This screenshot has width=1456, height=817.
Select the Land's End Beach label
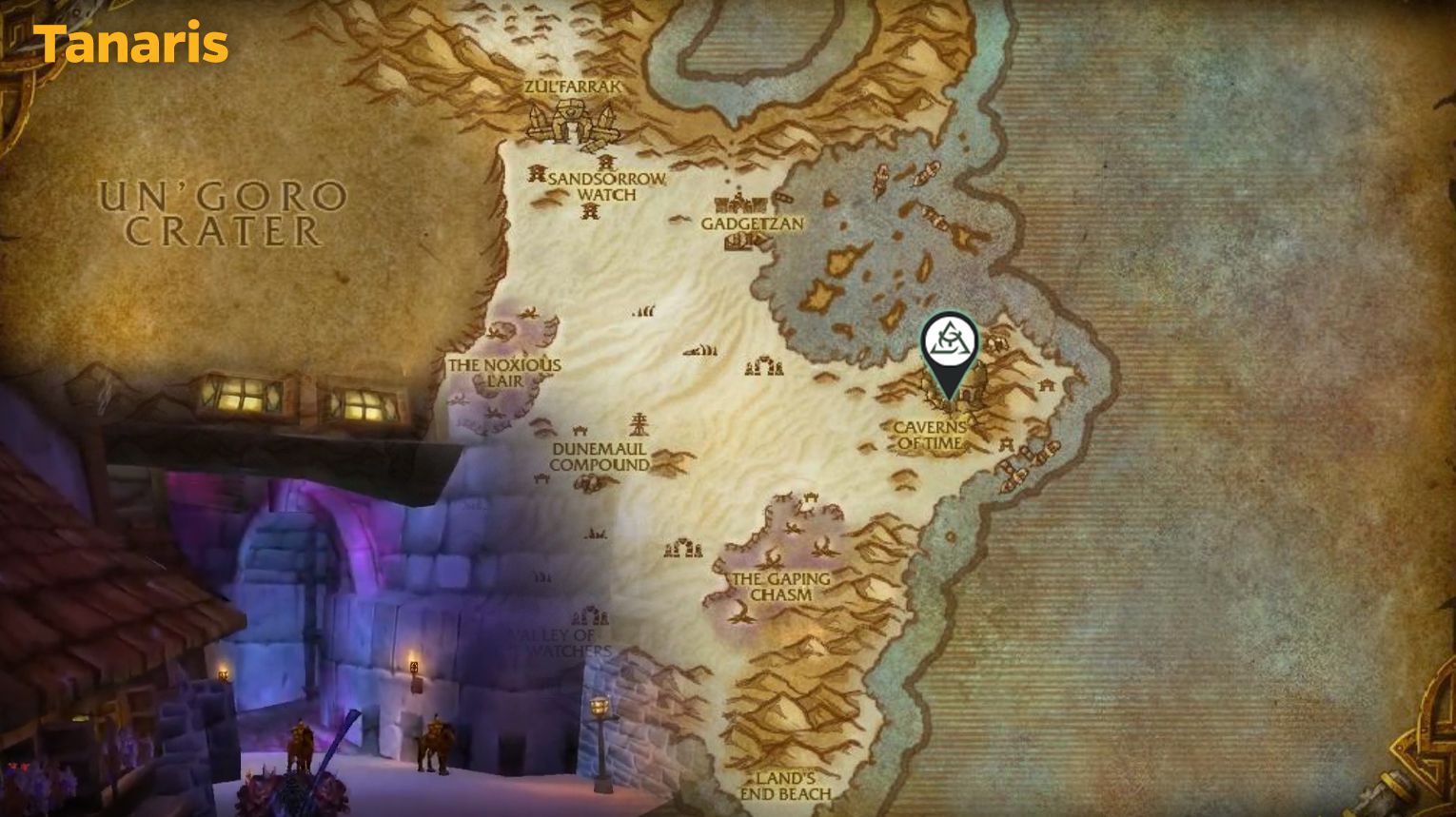click(x=786, y=787)
